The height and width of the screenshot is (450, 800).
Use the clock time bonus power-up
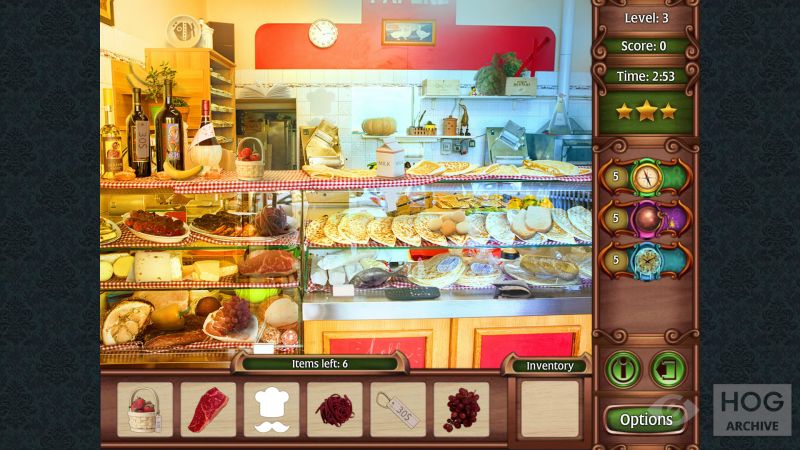[646, 262]
